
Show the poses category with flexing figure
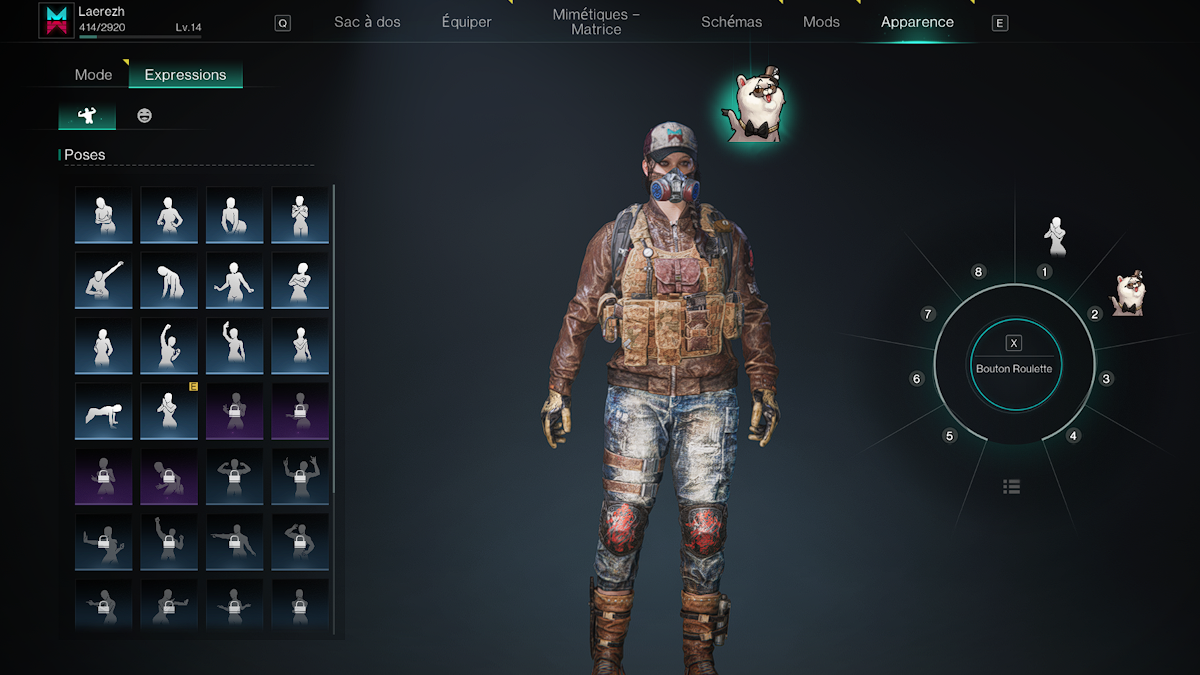coord(87,116)
